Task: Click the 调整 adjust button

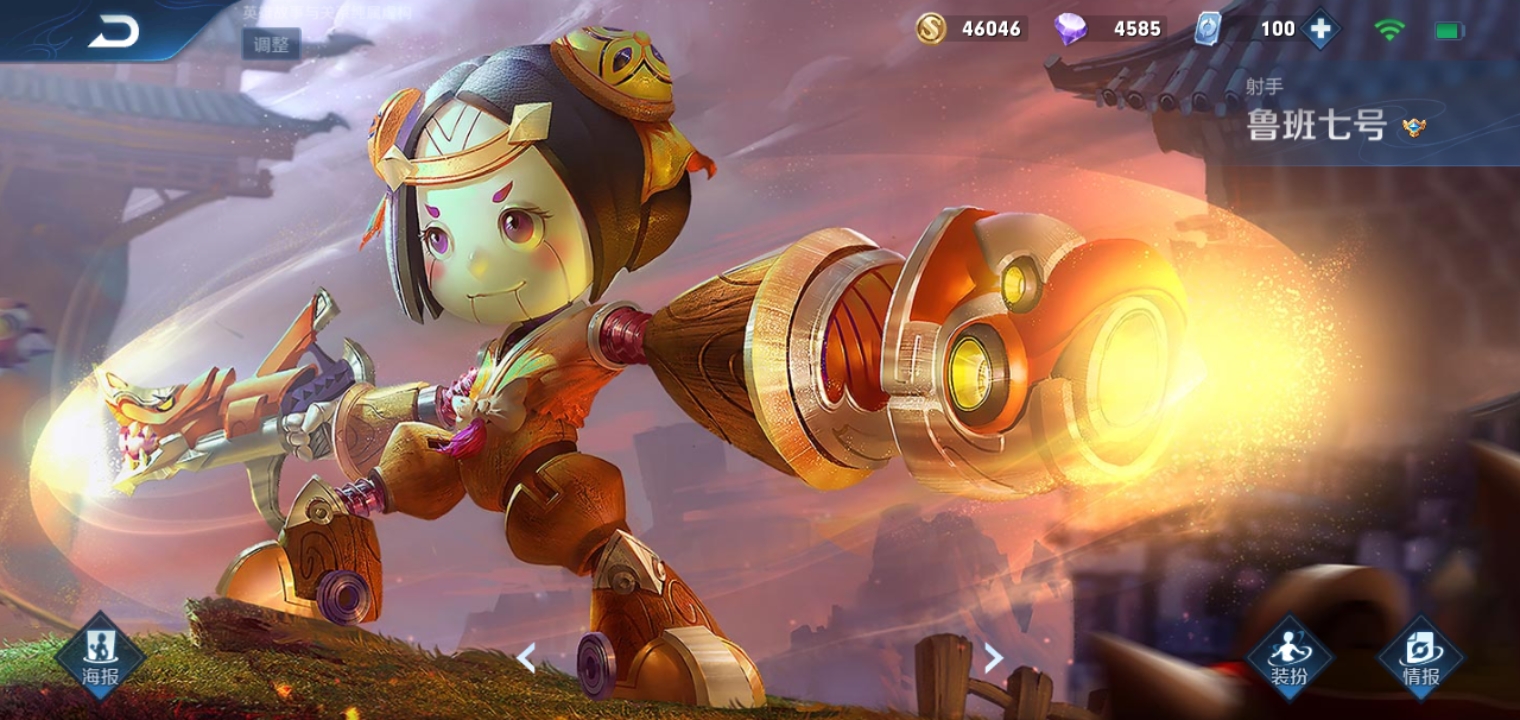Action: (270, 44)
